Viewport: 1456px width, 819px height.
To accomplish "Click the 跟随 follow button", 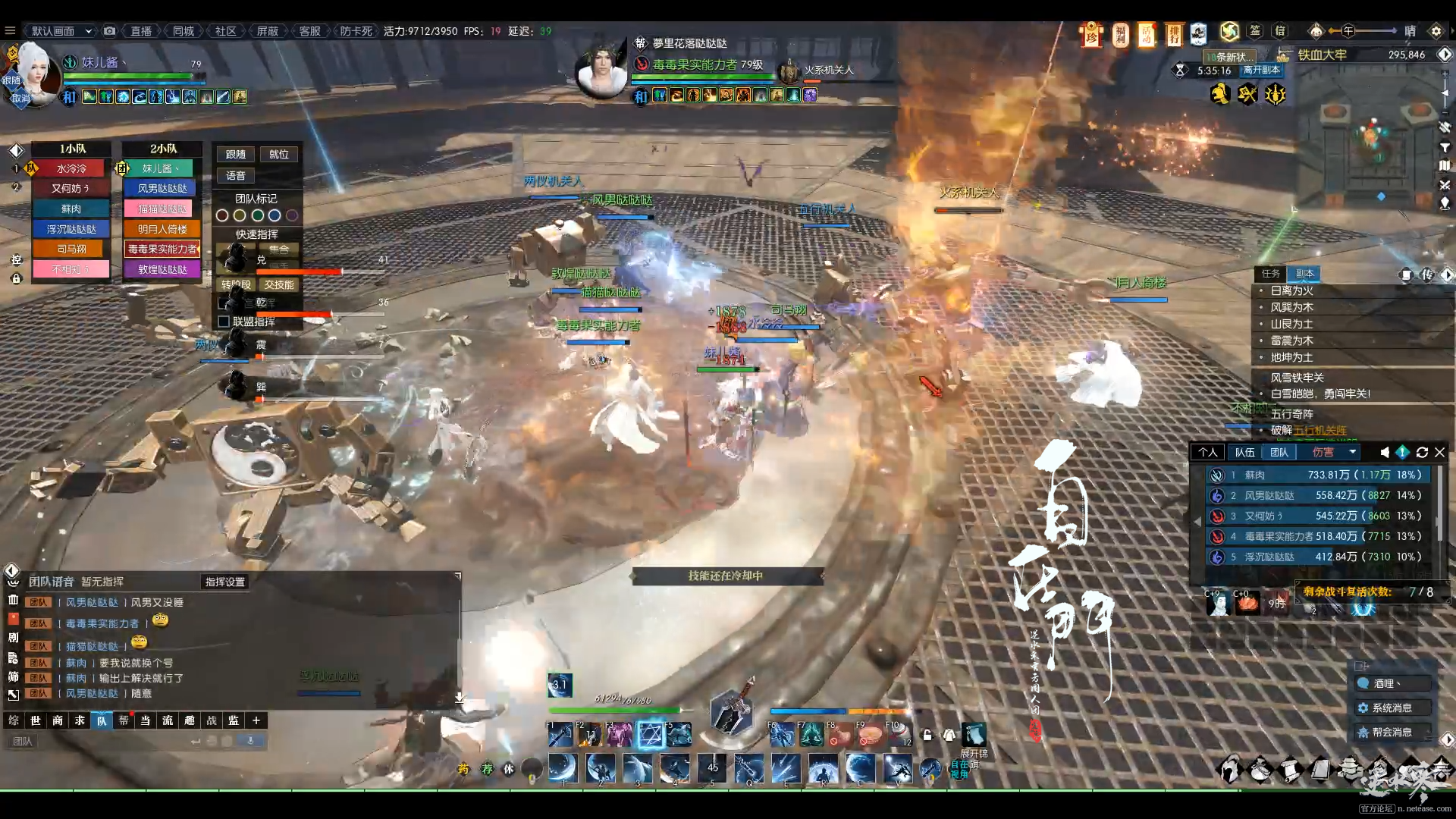I will coord(235,154).
